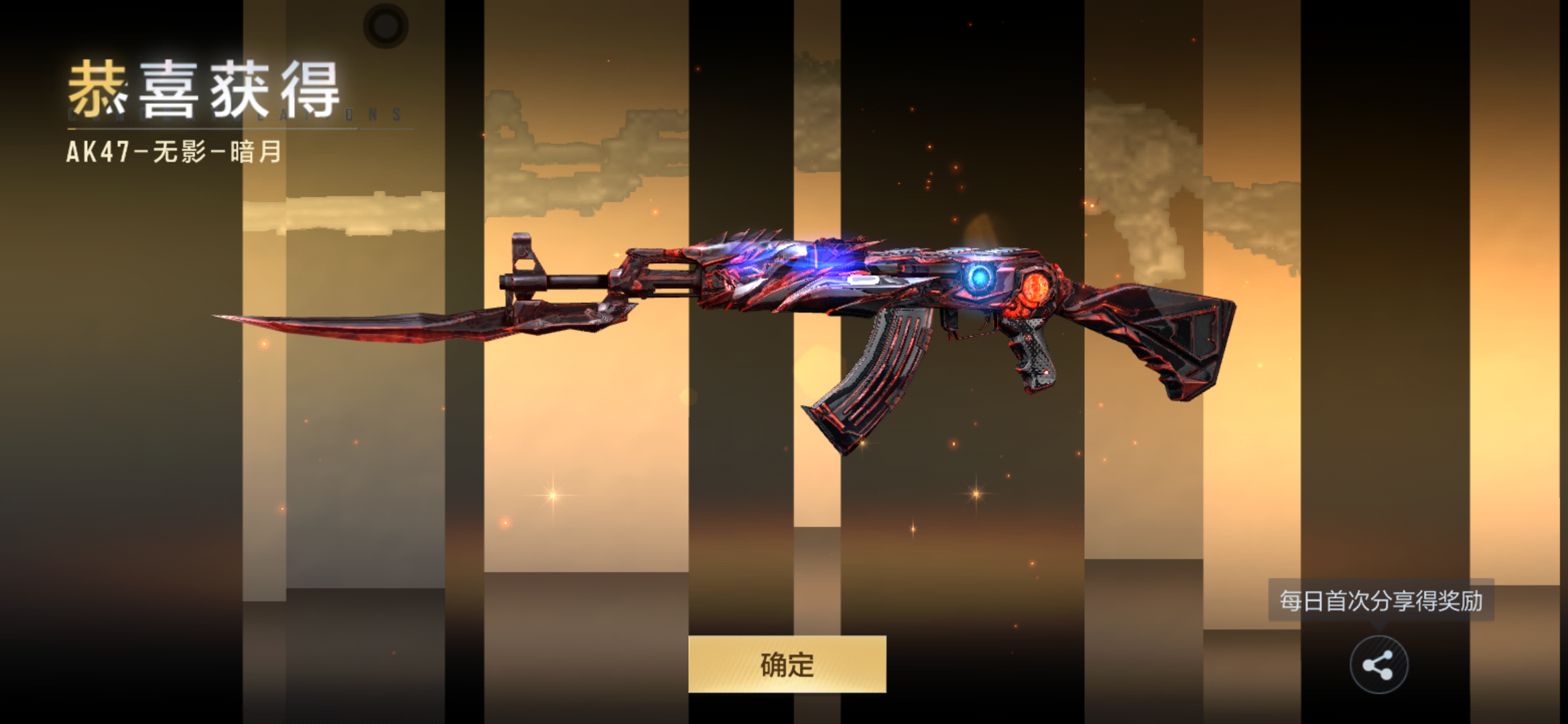Open the share icon button

tap(1378, 665)
